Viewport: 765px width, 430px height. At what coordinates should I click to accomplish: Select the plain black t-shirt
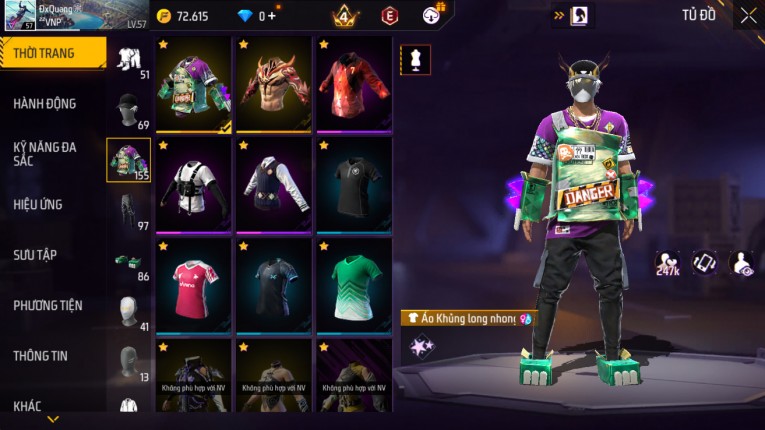[x=354, y=184]
